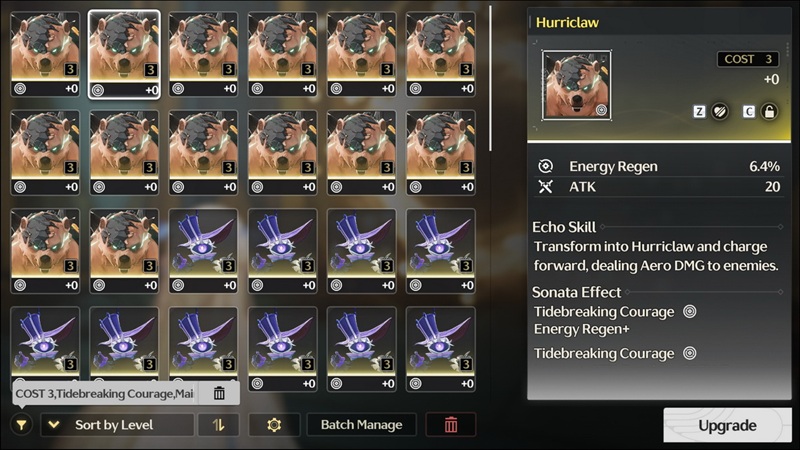Open the echo filter funnel icon
The image size is (800, 450).
point(21,425)
